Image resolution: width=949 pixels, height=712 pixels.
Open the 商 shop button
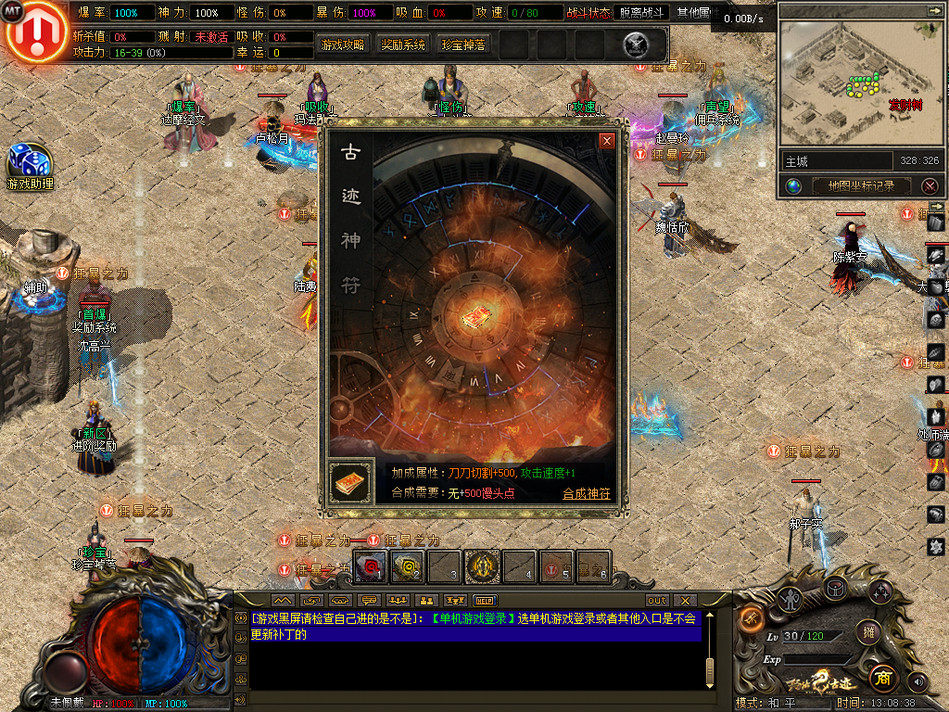point(882,676)
